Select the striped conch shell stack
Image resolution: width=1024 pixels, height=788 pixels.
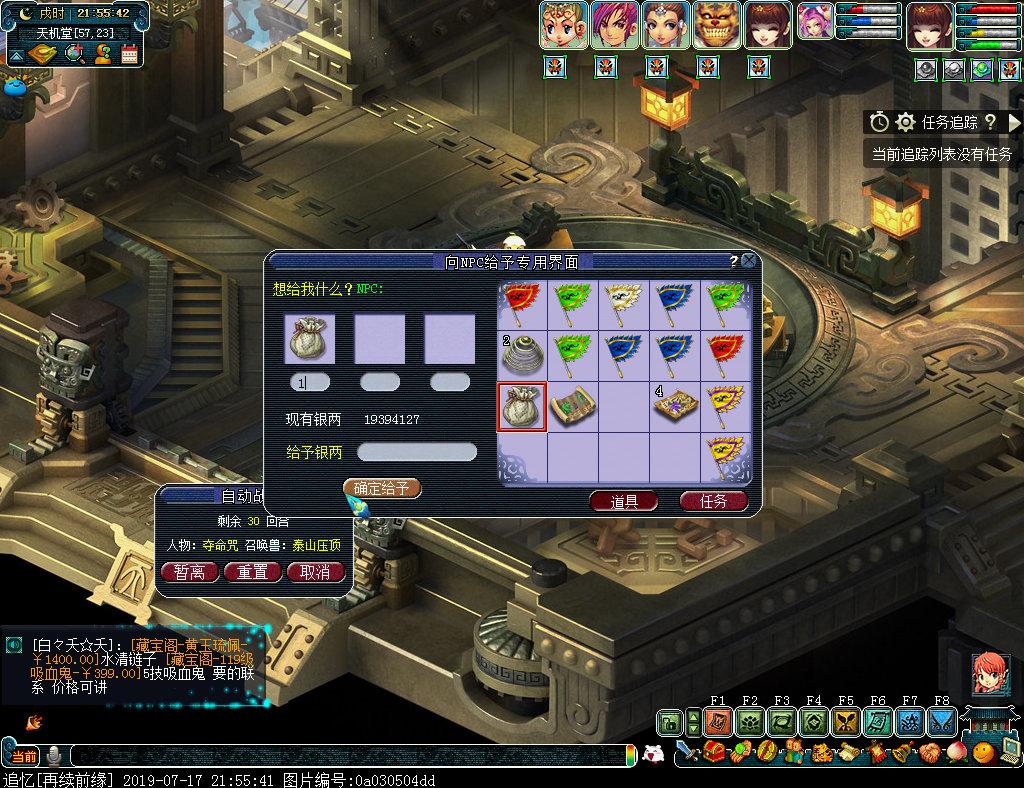[x=522, y=355]
